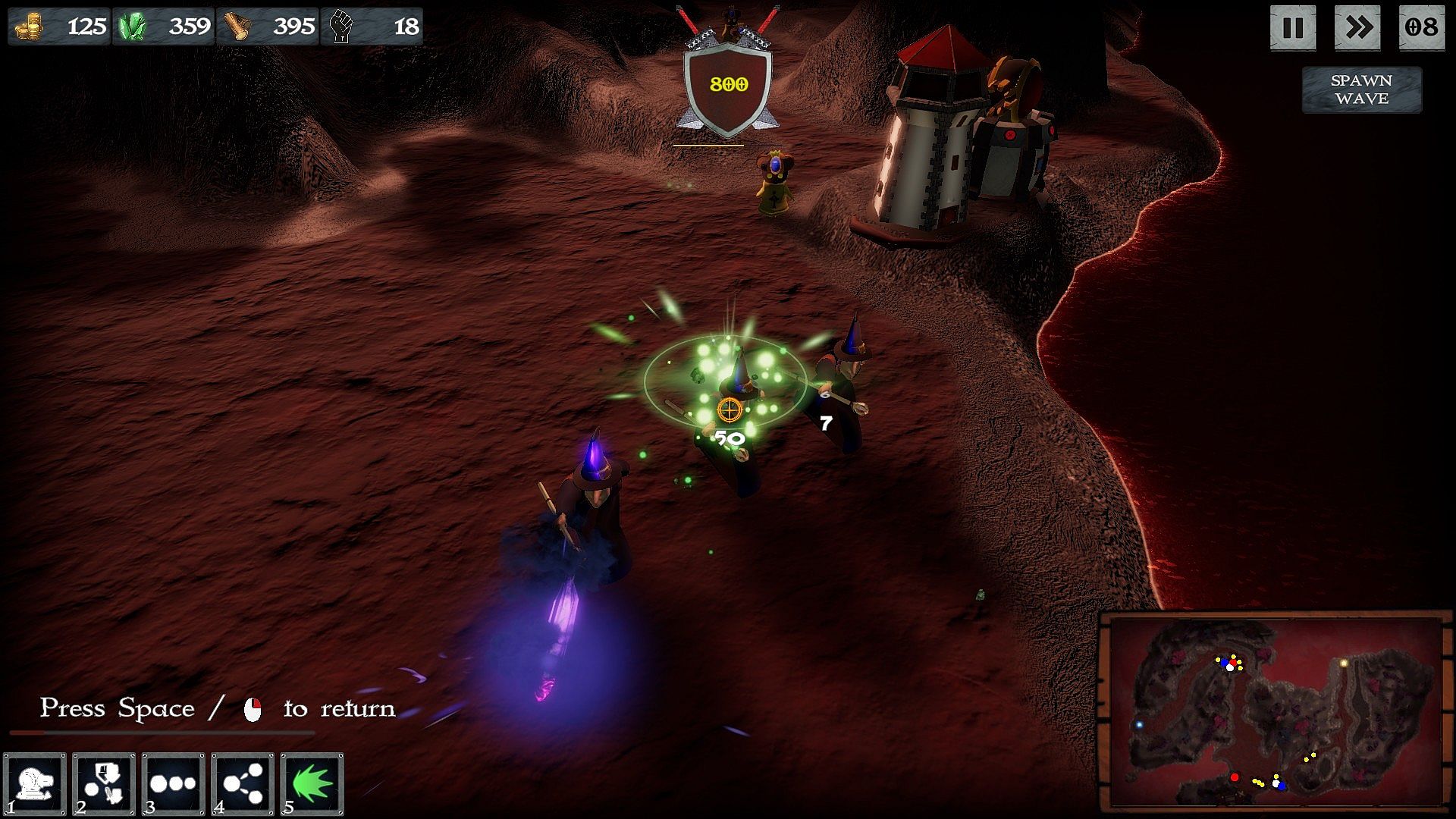Use the branching dots ability in slot 4
This screenshot has width=1456, height=819.
click(243, 784)
